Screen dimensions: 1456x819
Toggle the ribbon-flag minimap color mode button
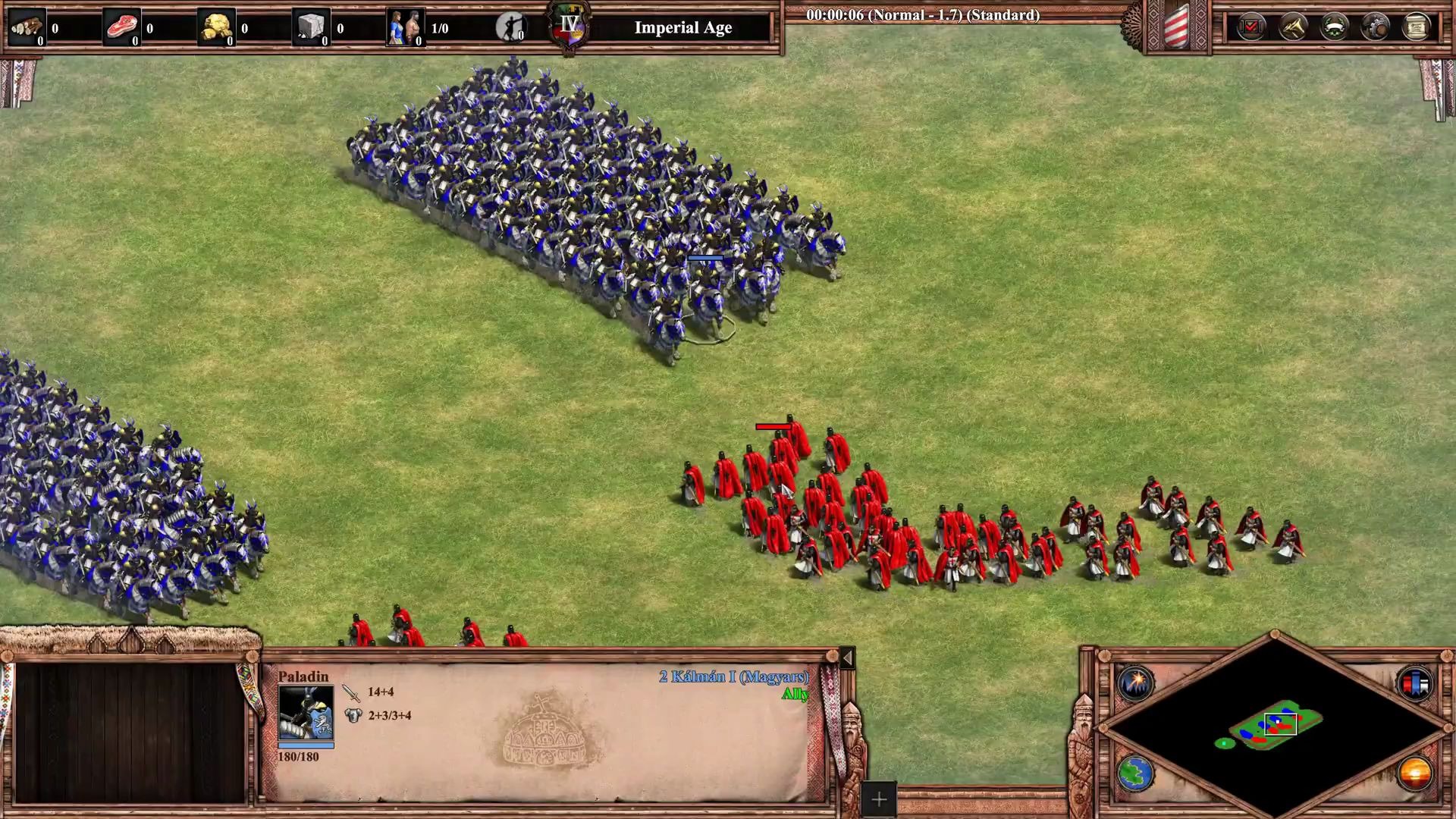[1415, 684]
